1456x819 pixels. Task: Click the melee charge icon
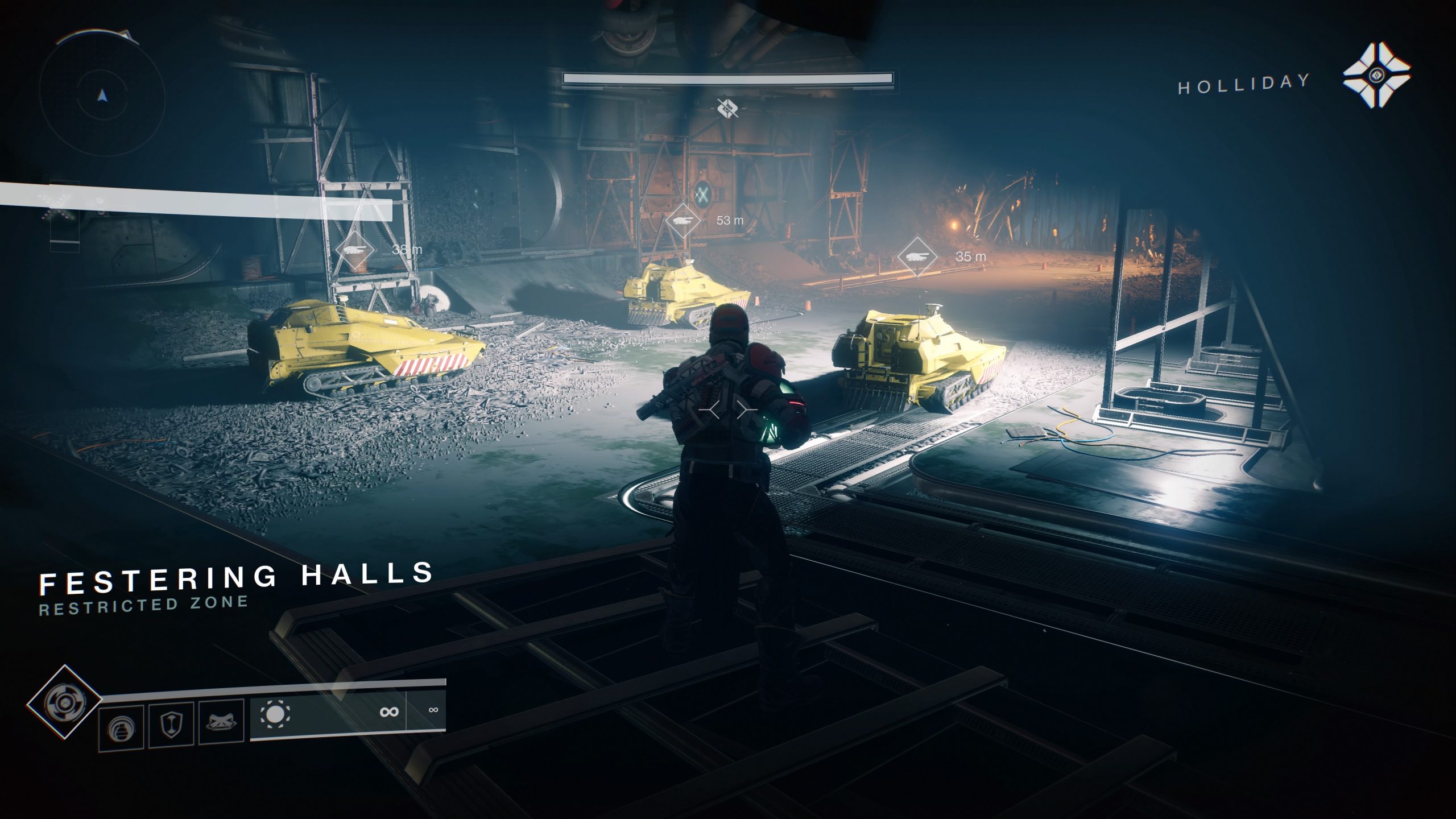(x=222, y=721)
